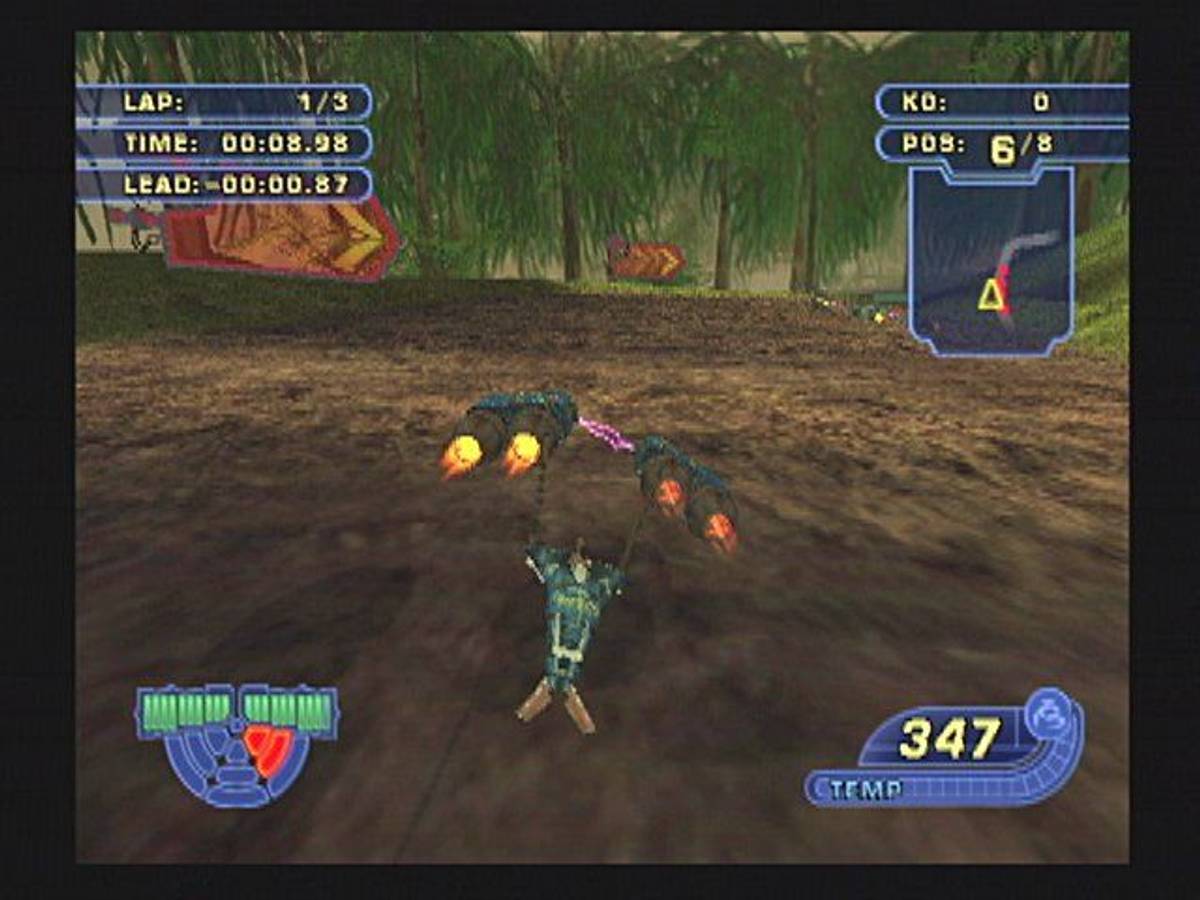
Task: Click the track minimap panel
Action: 991,262
